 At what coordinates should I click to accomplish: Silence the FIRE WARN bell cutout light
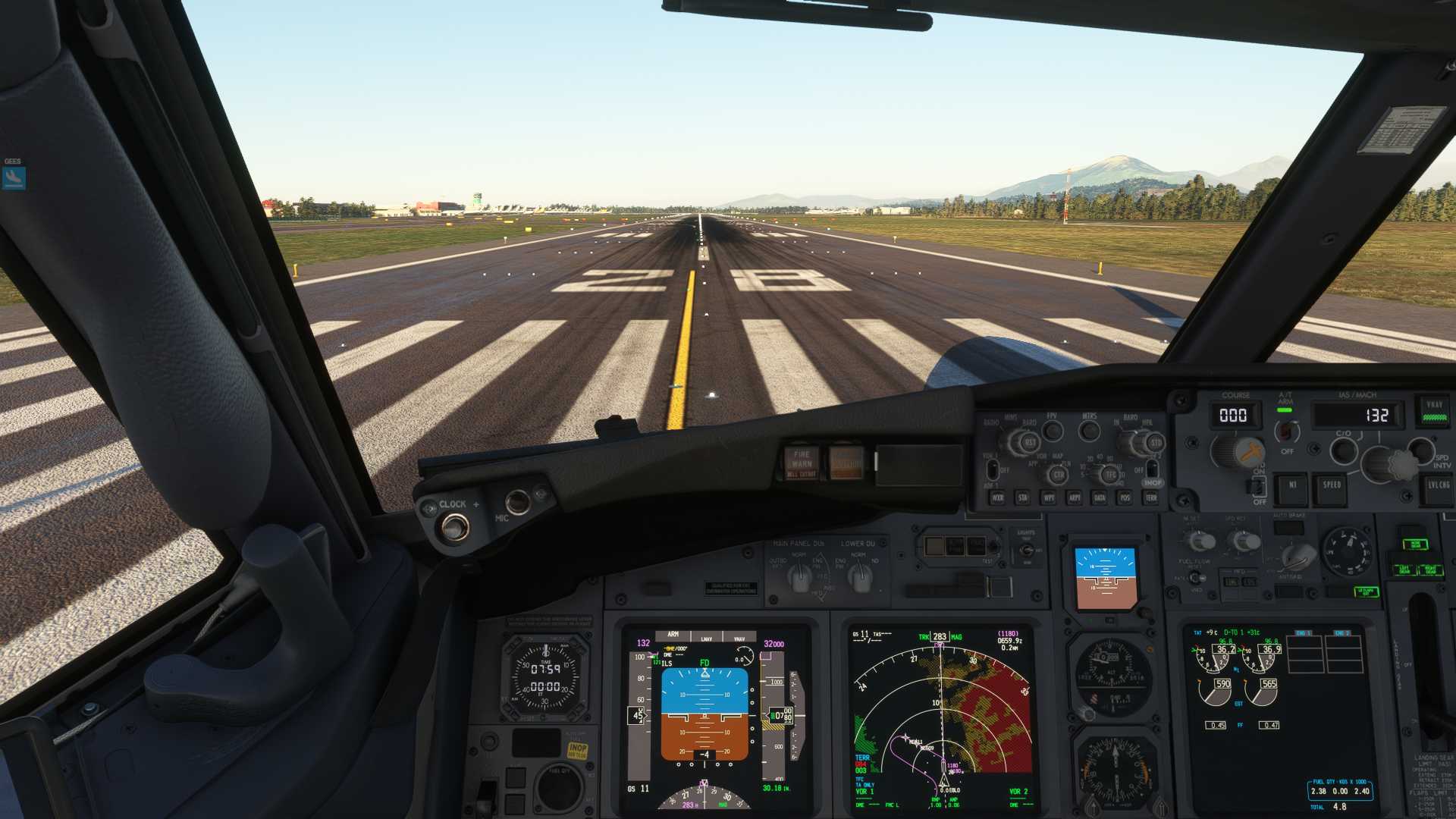pyautogui.click(x=802, y=462)
